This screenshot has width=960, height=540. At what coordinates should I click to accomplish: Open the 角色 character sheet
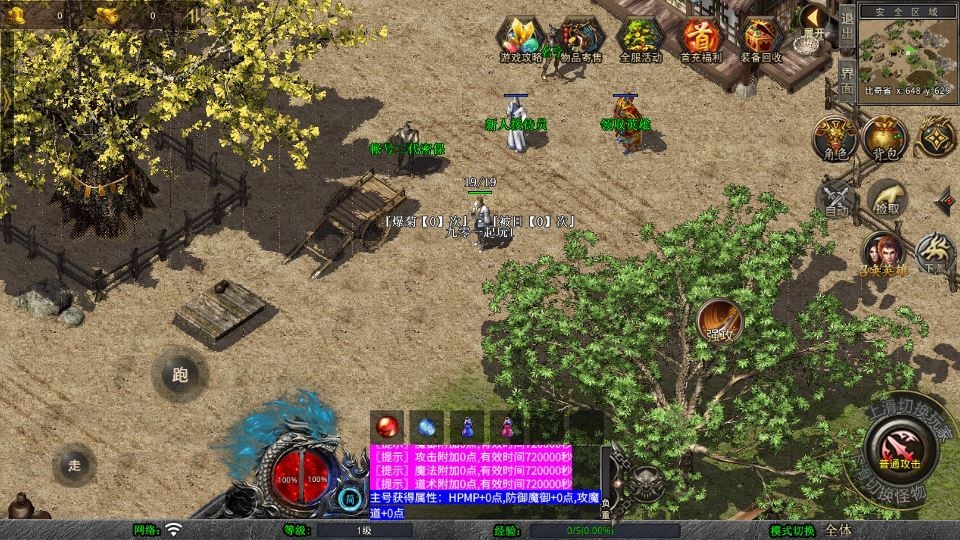[834, 138]
